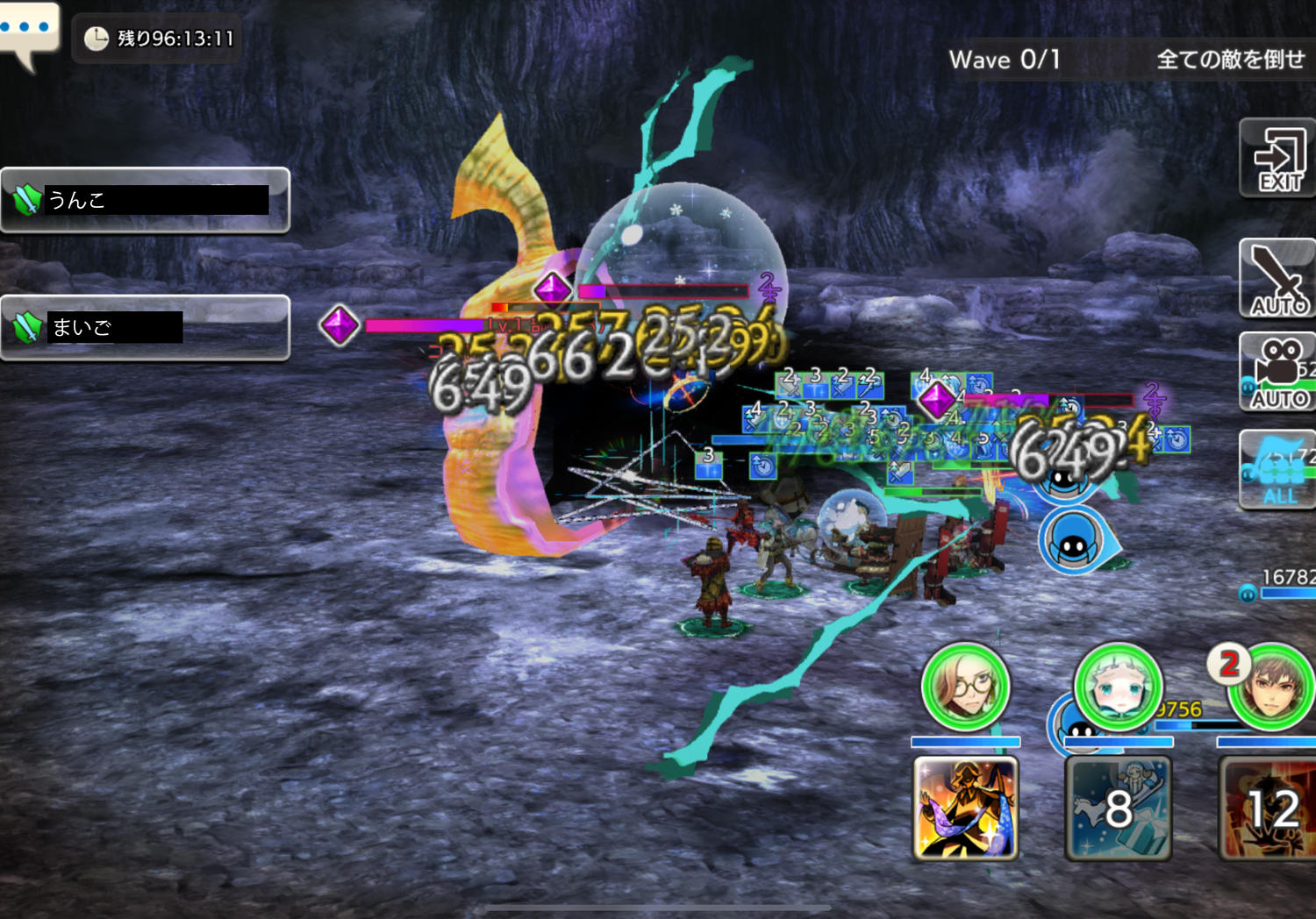
Task: Select the white-haired character portrait
Action: pyautogui.click(x=1118, y=687)
